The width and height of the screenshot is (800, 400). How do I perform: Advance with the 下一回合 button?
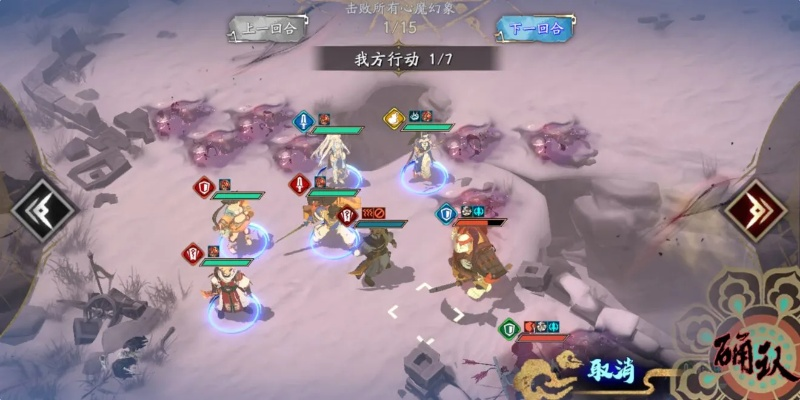535,28
